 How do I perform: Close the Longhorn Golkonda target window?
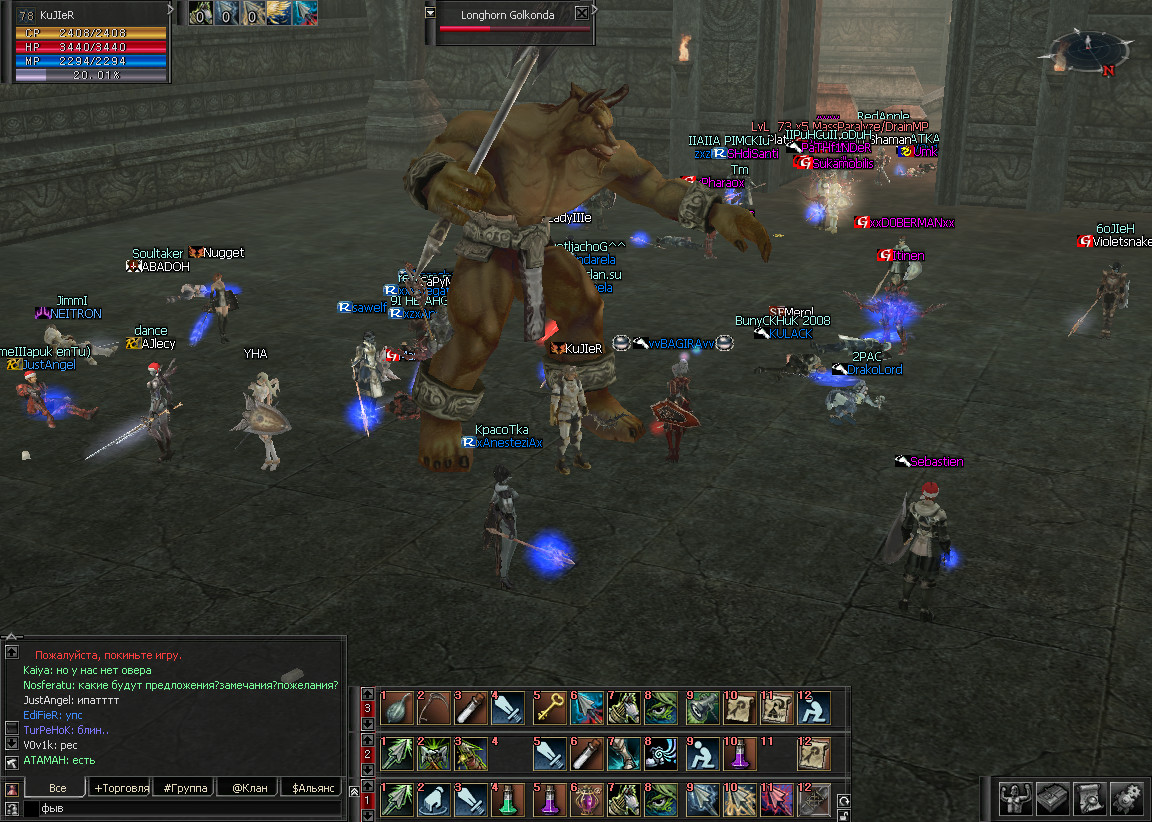tap(582, 14)
